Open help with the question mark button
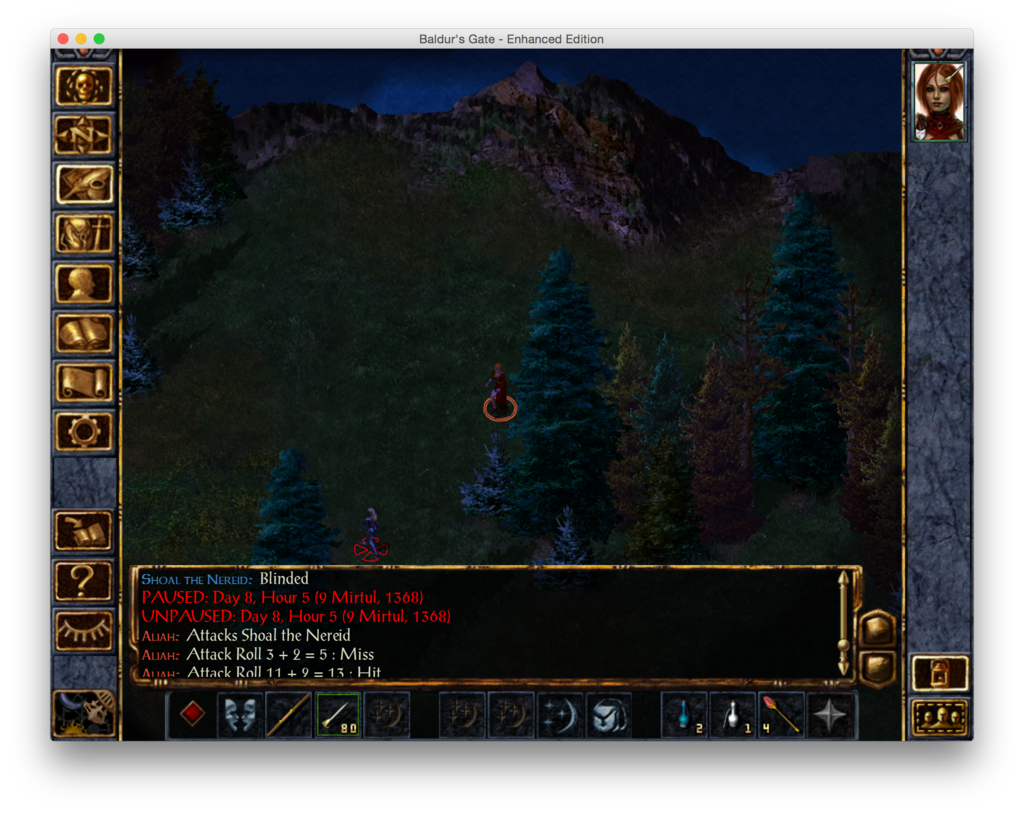 pyautogui.click(x=84, y=580)
